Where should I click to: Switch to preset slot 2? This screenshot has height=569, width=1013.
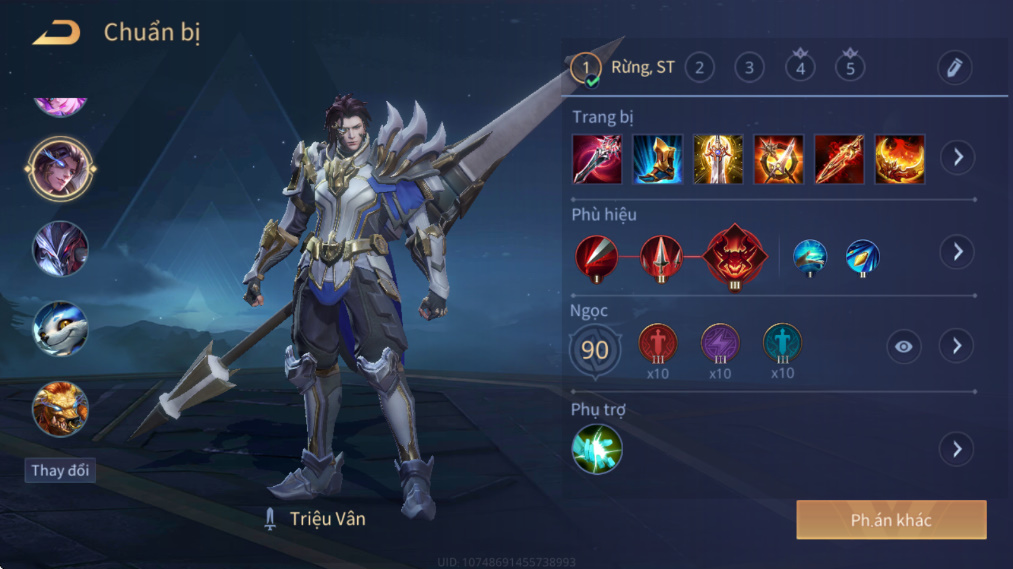pos(699,68)
